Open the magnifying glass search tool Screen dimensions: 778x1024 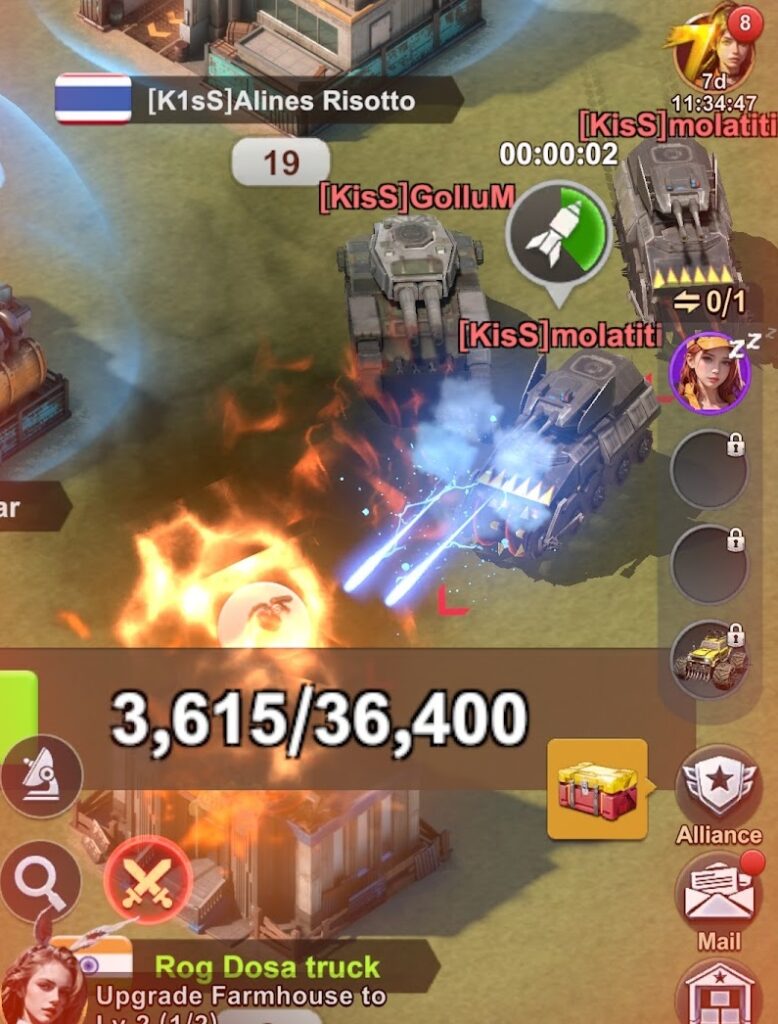point(41,881)
